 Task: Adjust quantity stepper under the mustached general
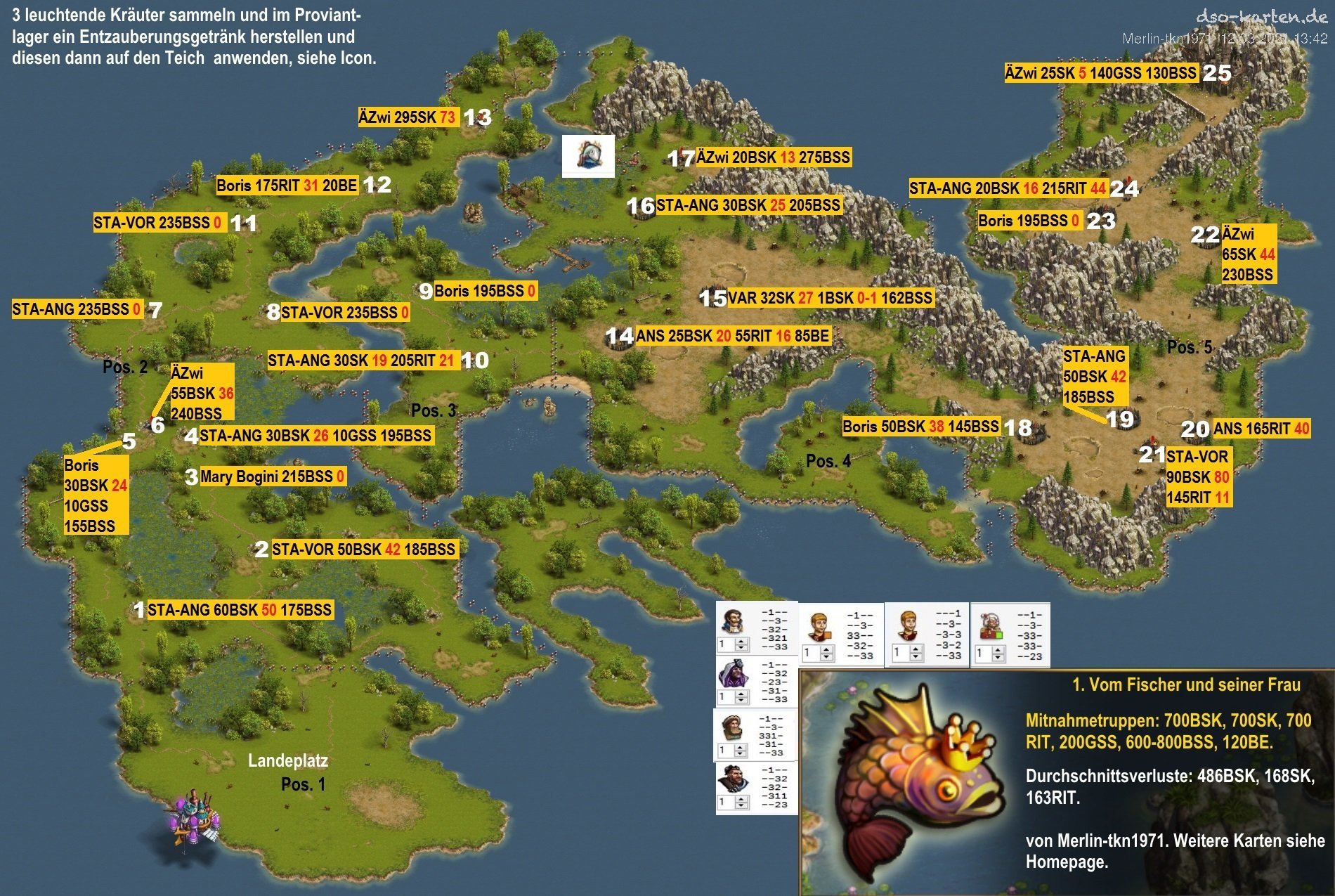(741, 644)
